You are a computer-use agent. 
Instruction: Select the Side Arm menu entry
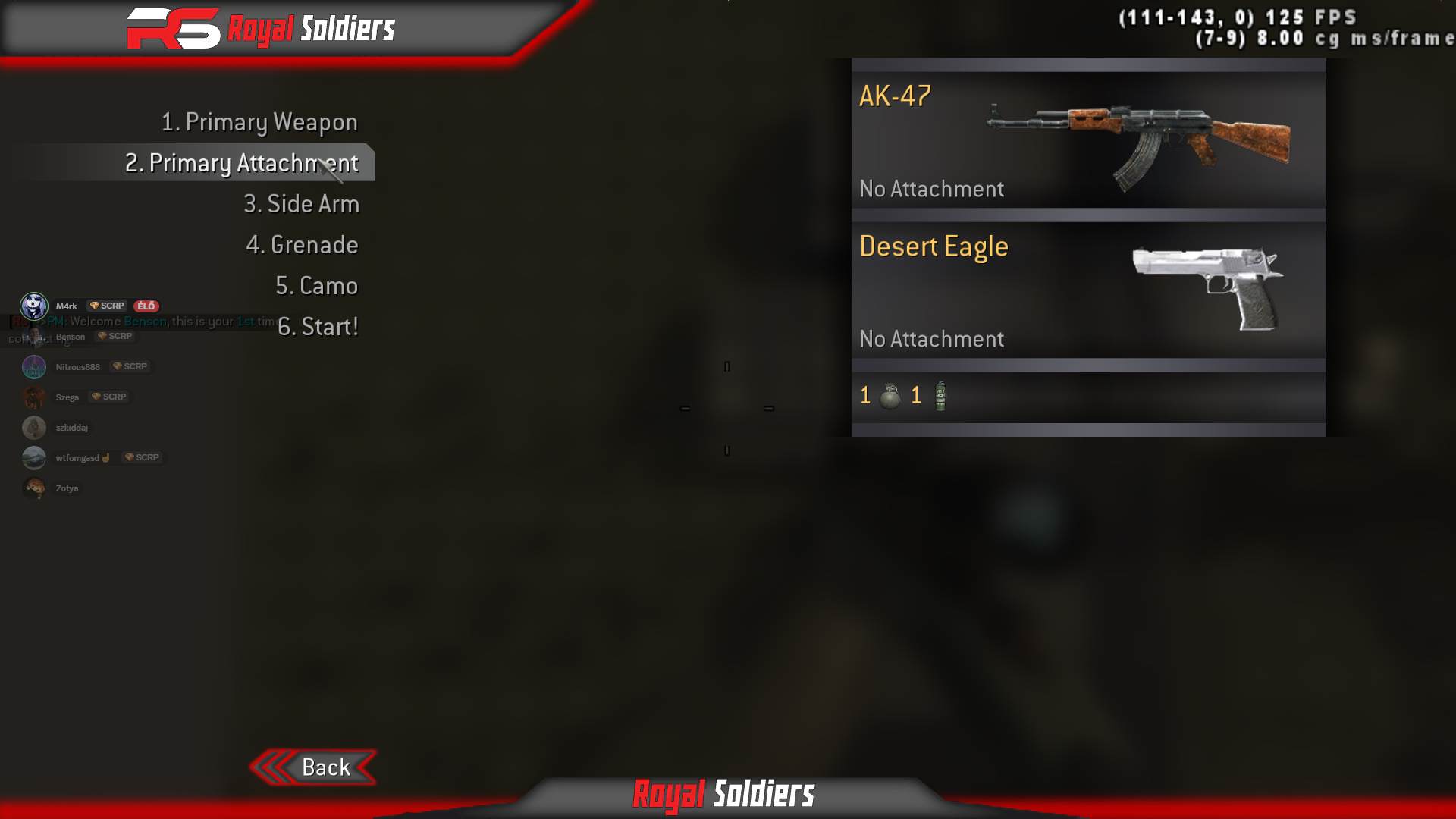coord(302,203)
